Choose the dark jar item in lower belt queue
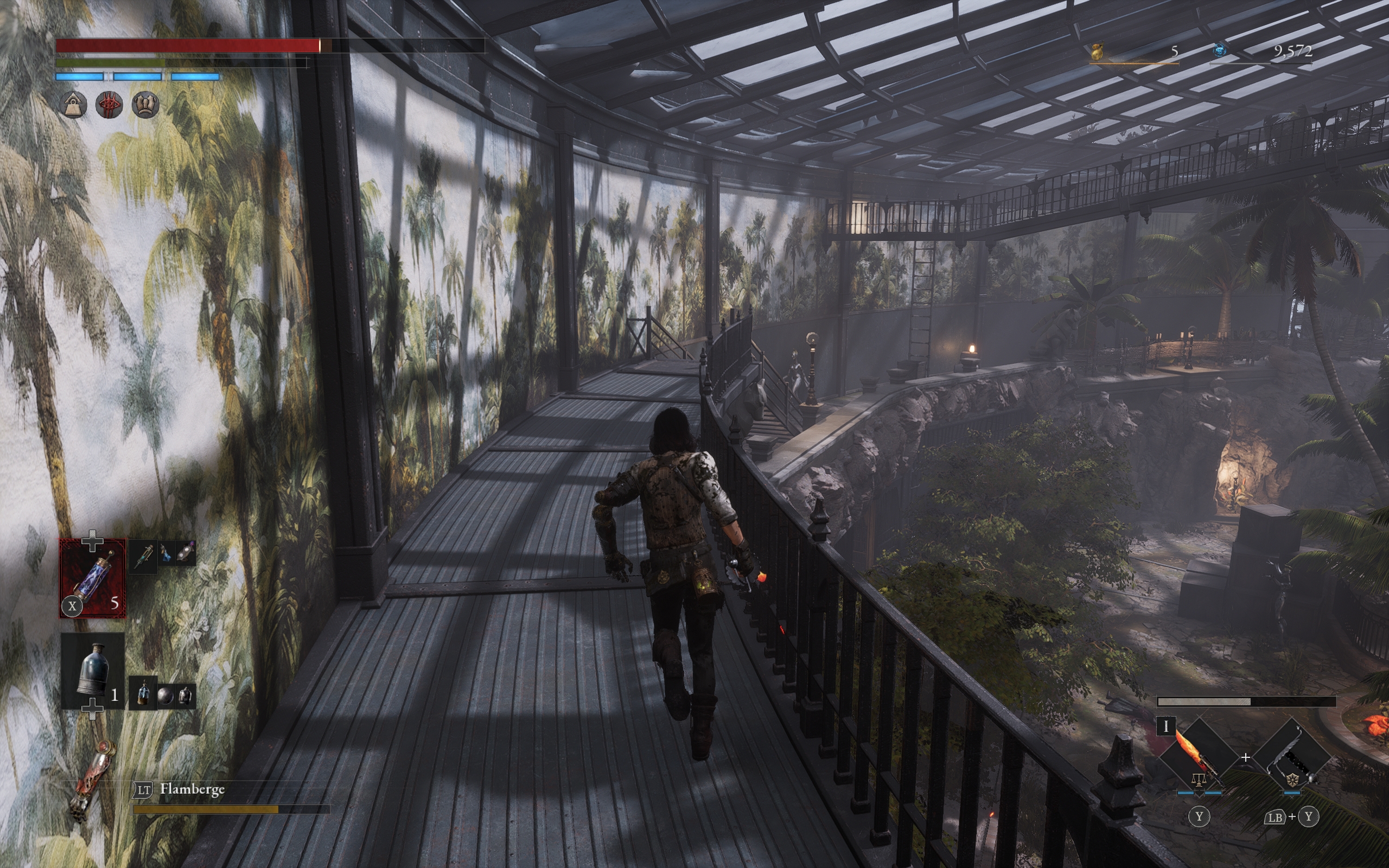Image resolution: width=1389 pixels, height=868 pixels. click(x=185, y=696)
